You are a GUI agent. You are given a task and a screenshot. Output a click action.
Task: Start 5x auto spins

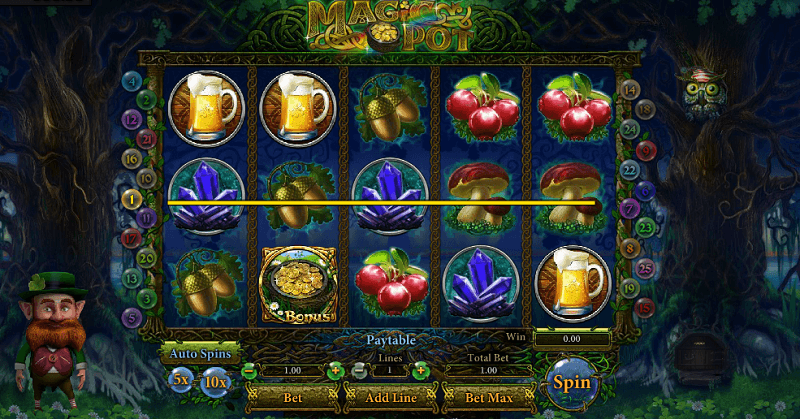pos(181,380)
